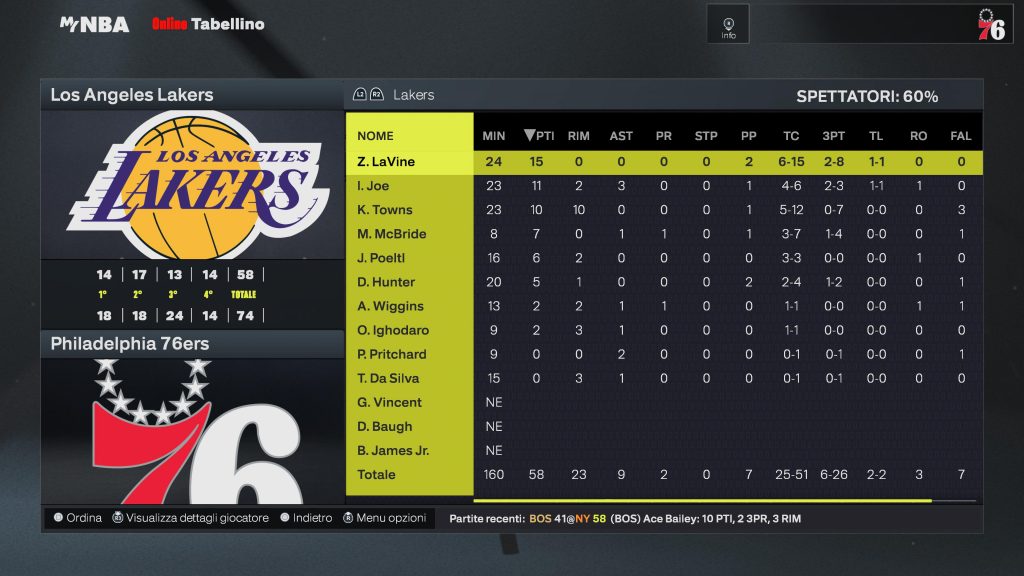Pick the O. Ighodaro row
Viewport: 1024px width, 576px height.
coord(391,330)
